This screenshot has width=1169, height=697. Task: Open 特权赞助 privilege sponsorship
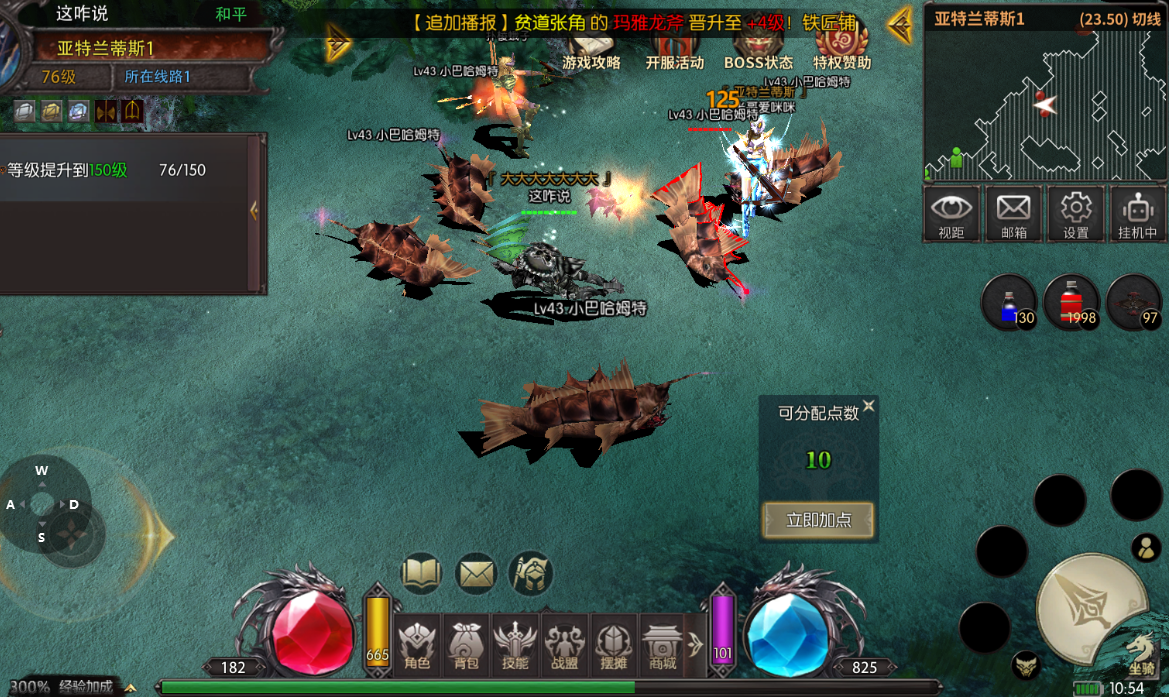pyautogui.click(x=841, y=50)
